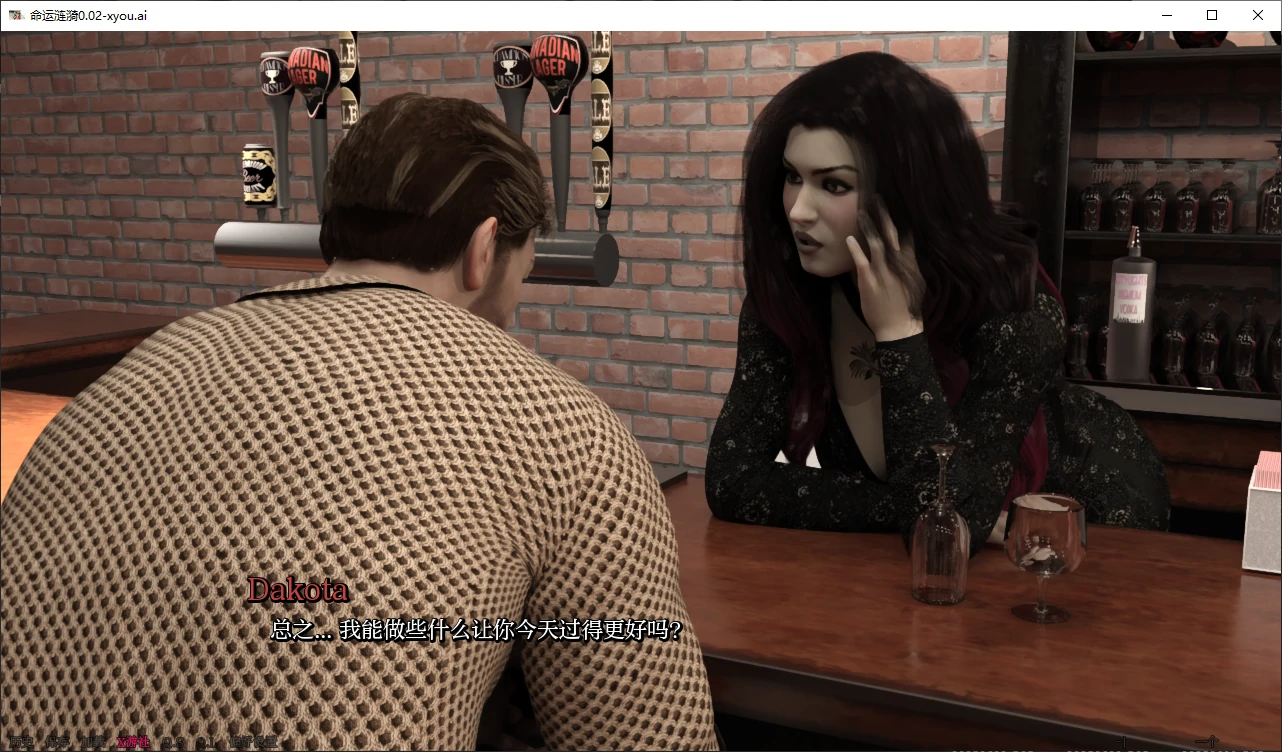
Task: Click the Dakota name label
Action: point(297,590)
